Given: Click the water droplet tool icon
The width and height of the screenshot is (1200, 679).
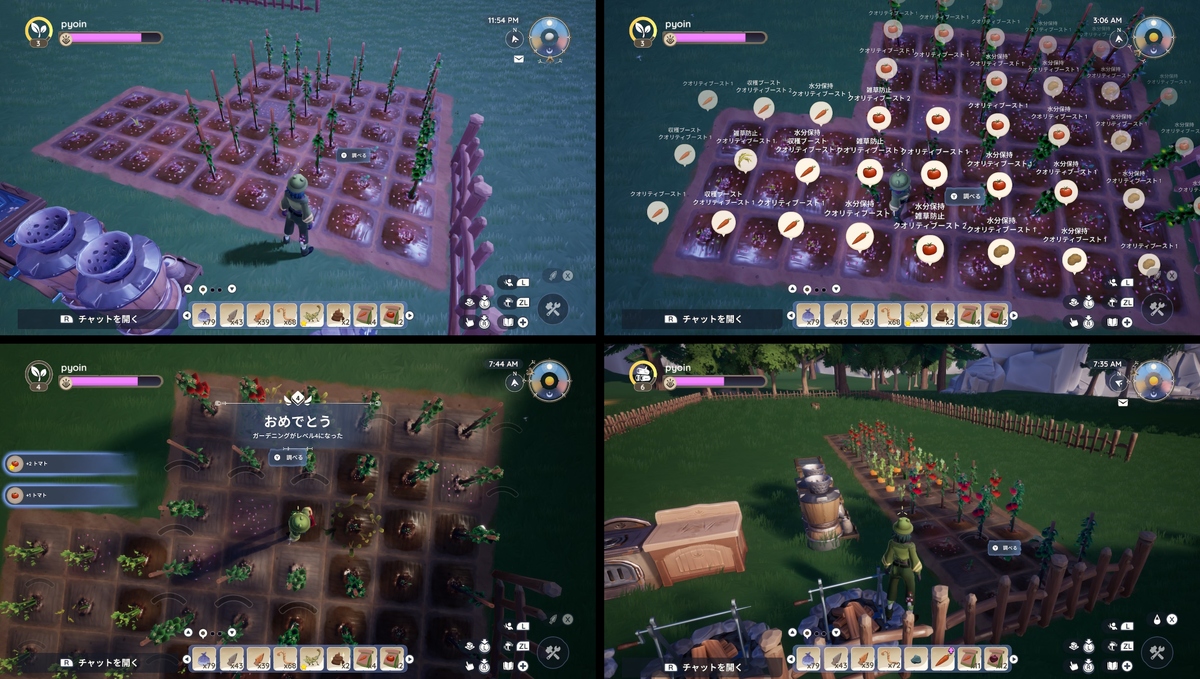Looking at the screenshot, I should click(x=1157, y=619).
